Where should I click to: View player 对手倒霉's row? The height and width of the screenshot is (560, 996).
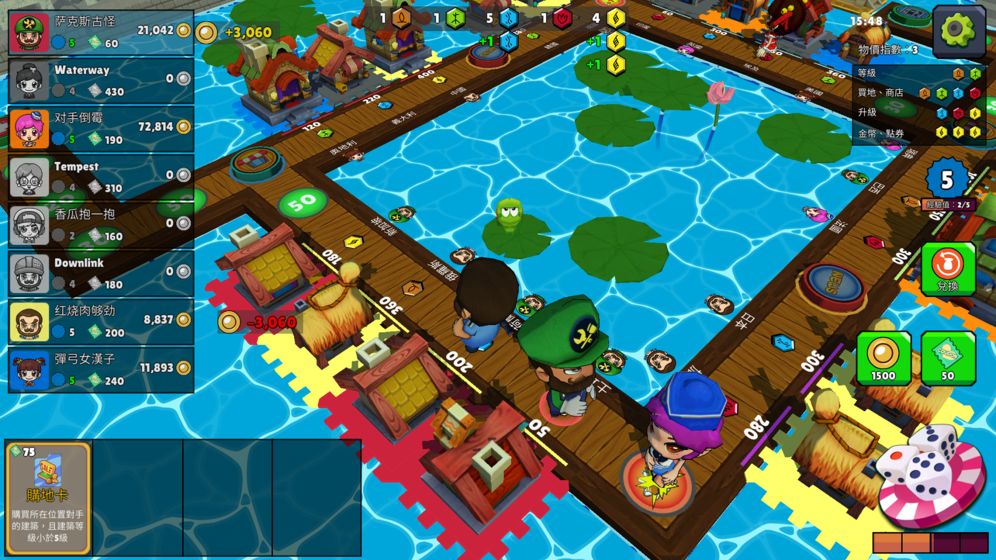click(x=100, y=130)
